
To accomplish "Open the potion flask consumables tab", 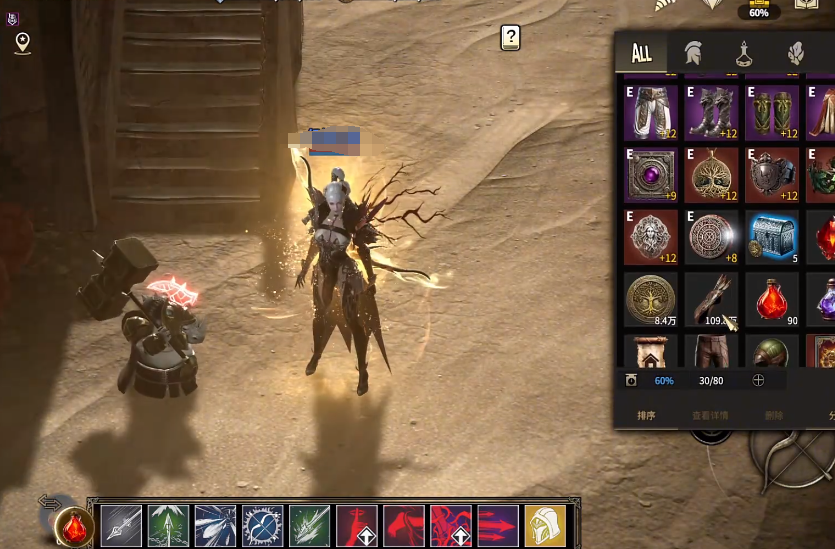I will pyautogui.click(x=745, y=53).
